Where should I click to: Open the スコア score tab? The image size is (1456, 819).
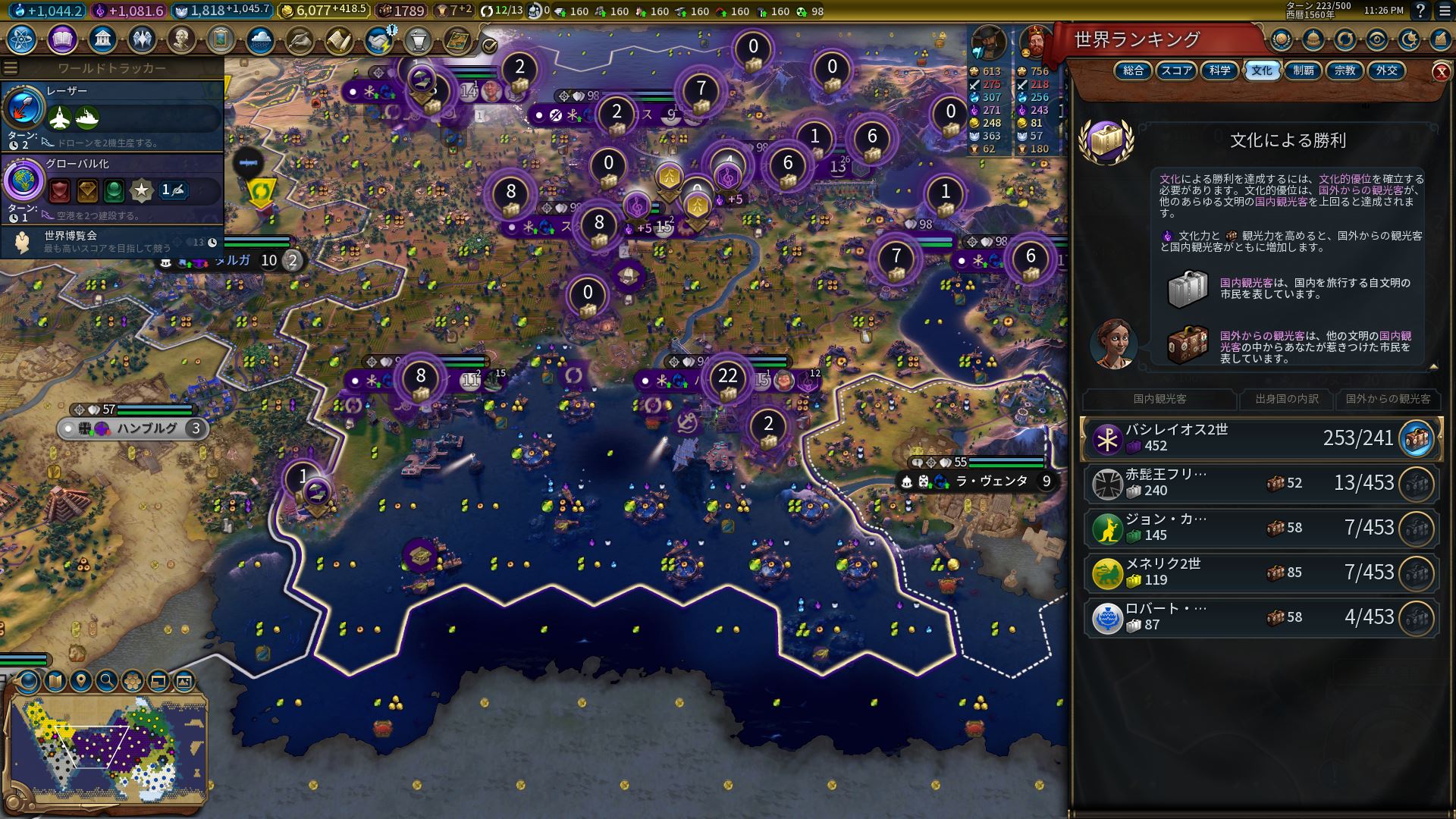(x=1176, y=71)
